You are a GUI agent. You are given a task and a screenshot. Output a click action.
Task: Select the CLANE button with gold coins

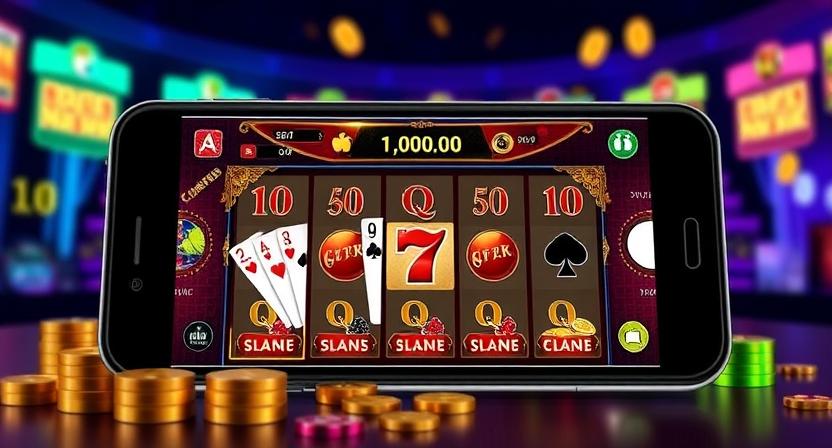point(568,345)
